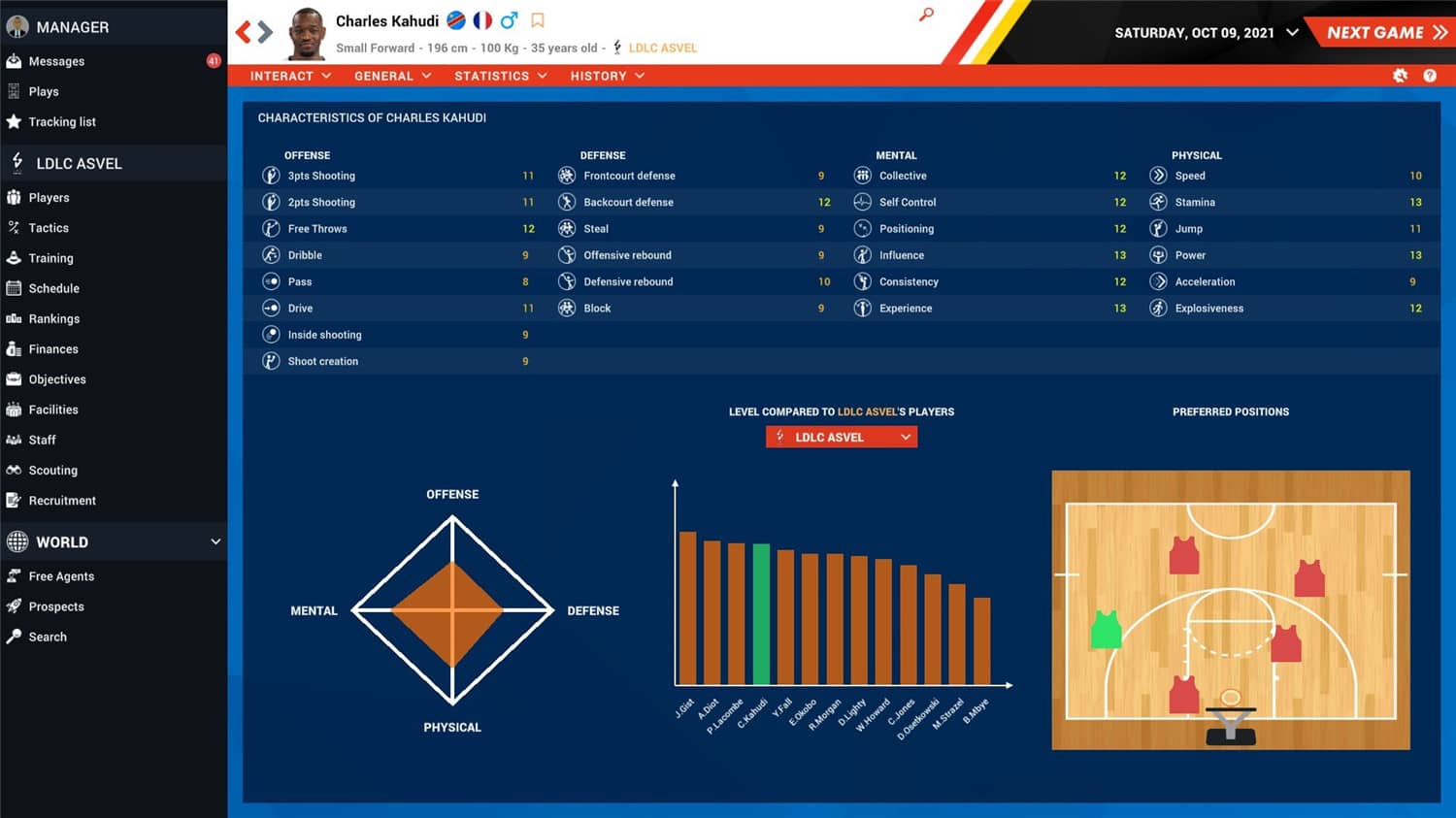Open the notifications bell
1456x818 pixels.
pyautogui.click(x=1400, y=75)
